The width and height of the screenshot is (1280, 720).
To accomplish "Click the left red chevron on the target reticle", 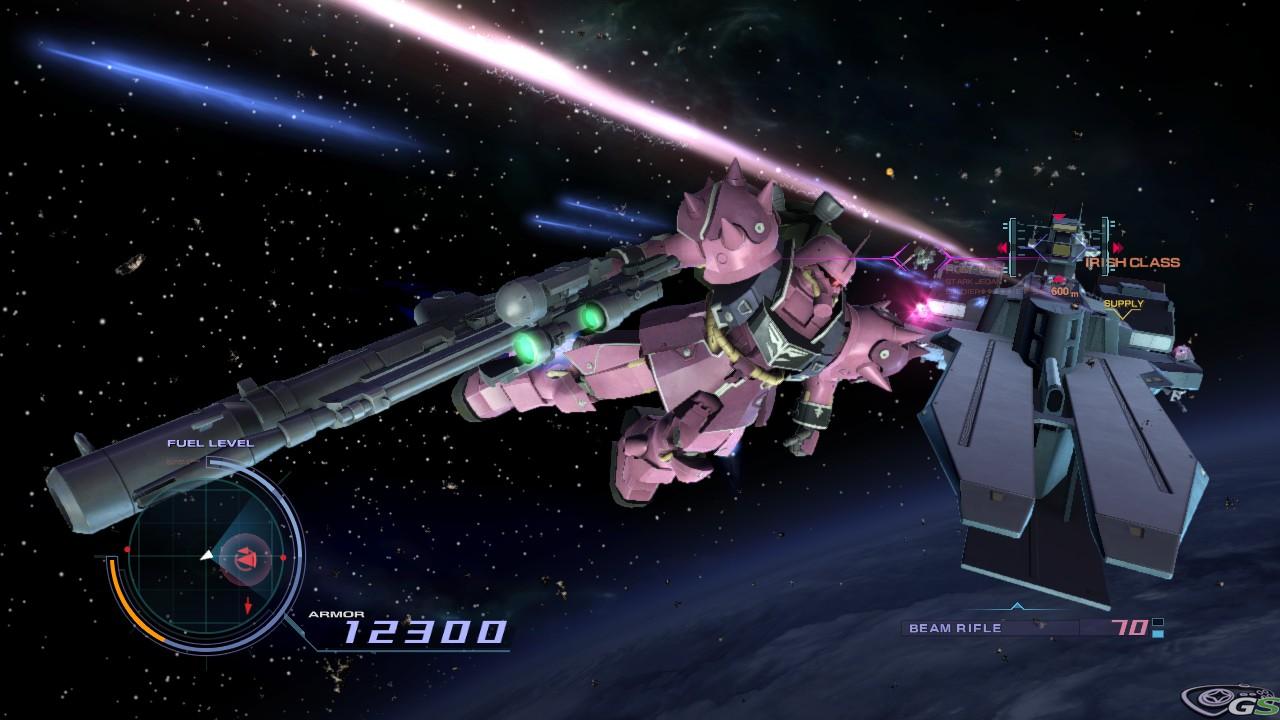I will click(1002, 246).
